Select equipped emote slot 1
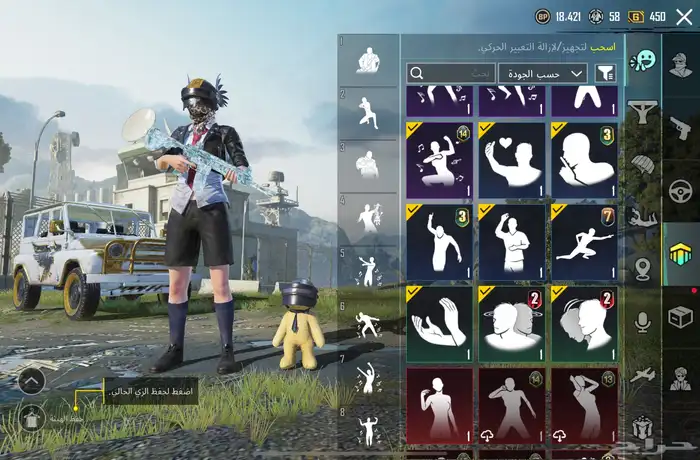 [x=367, y=61]
